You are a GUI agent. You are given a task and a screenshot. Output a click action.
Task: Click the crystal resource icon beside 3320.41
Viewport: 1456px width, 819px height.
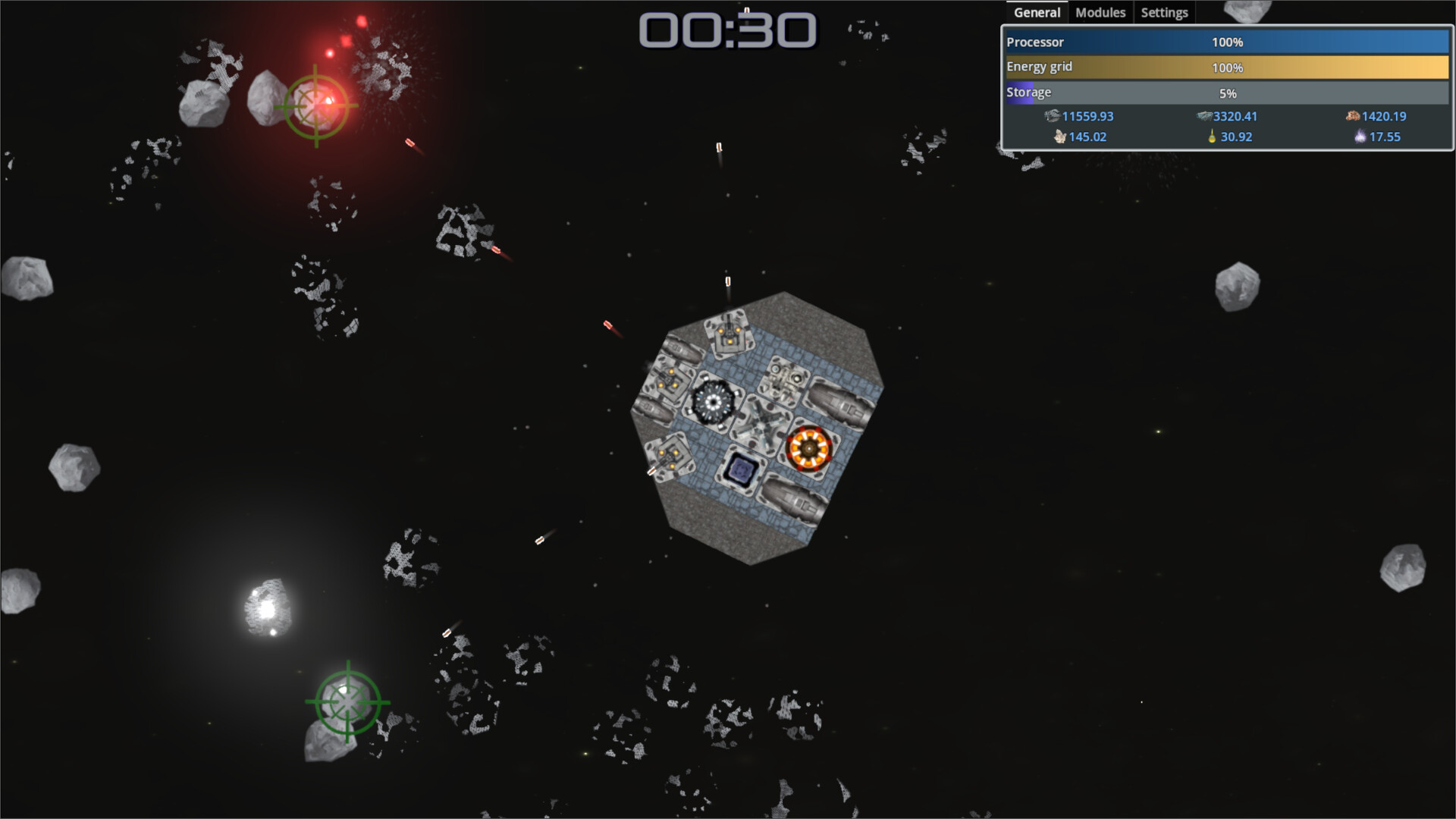tap(1204, 116)
